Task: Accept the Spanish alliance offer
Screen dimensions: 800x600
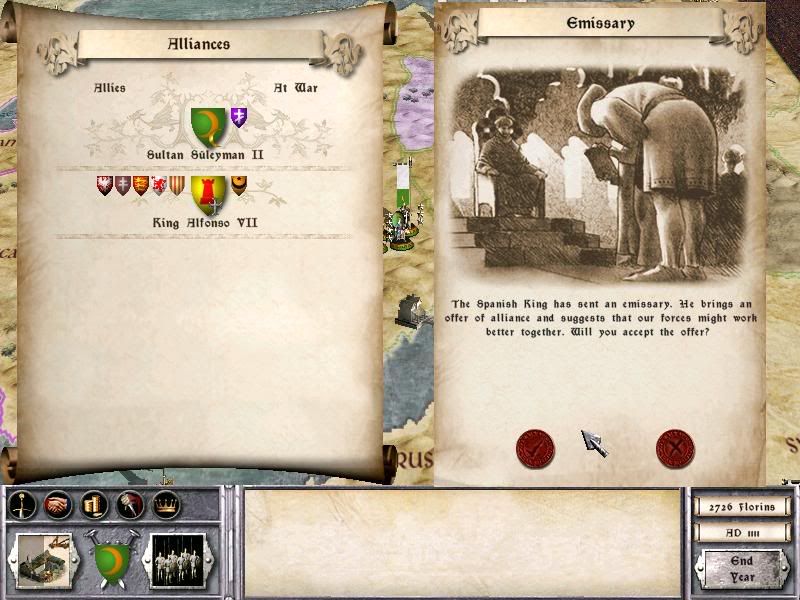Action: (535, 448)
